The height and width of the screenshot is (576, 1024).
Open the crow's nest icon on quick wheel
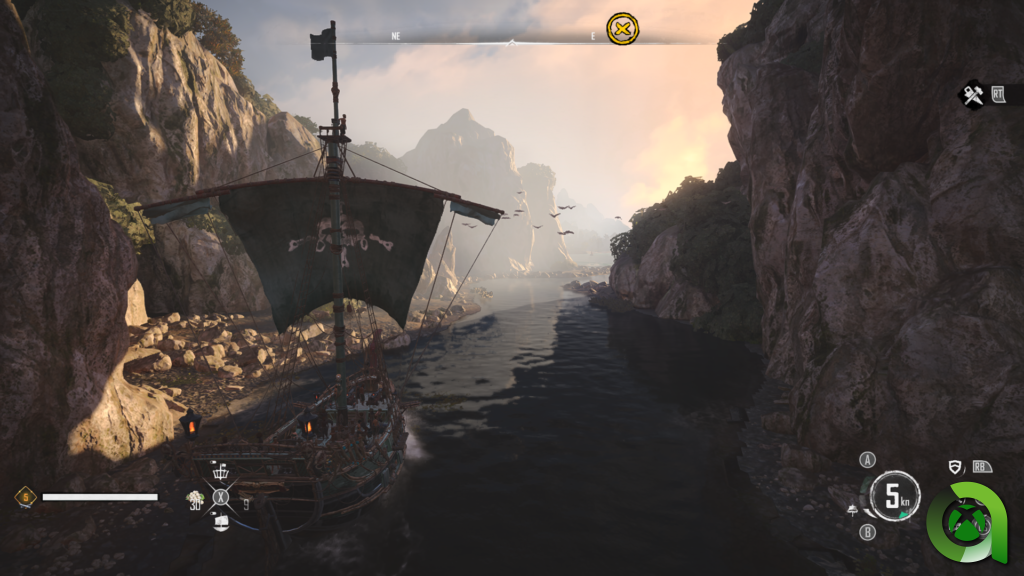221,472
